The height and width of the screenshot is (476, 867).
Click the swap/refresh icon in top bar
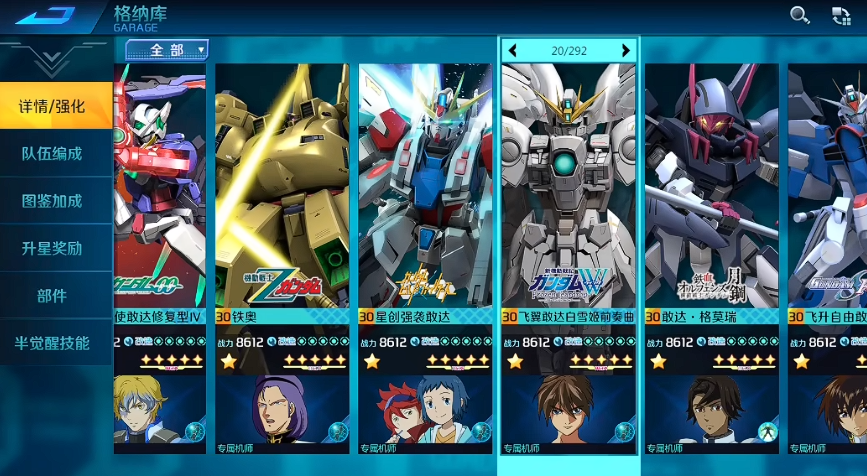point(841,15)
